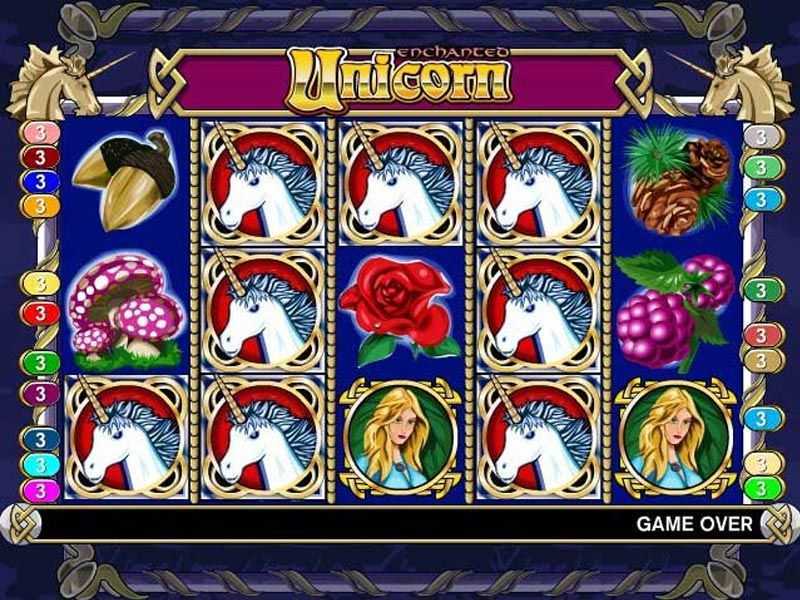Select the yellow payline 3 marker
800x600 pixels.
[x=40, y=285]
